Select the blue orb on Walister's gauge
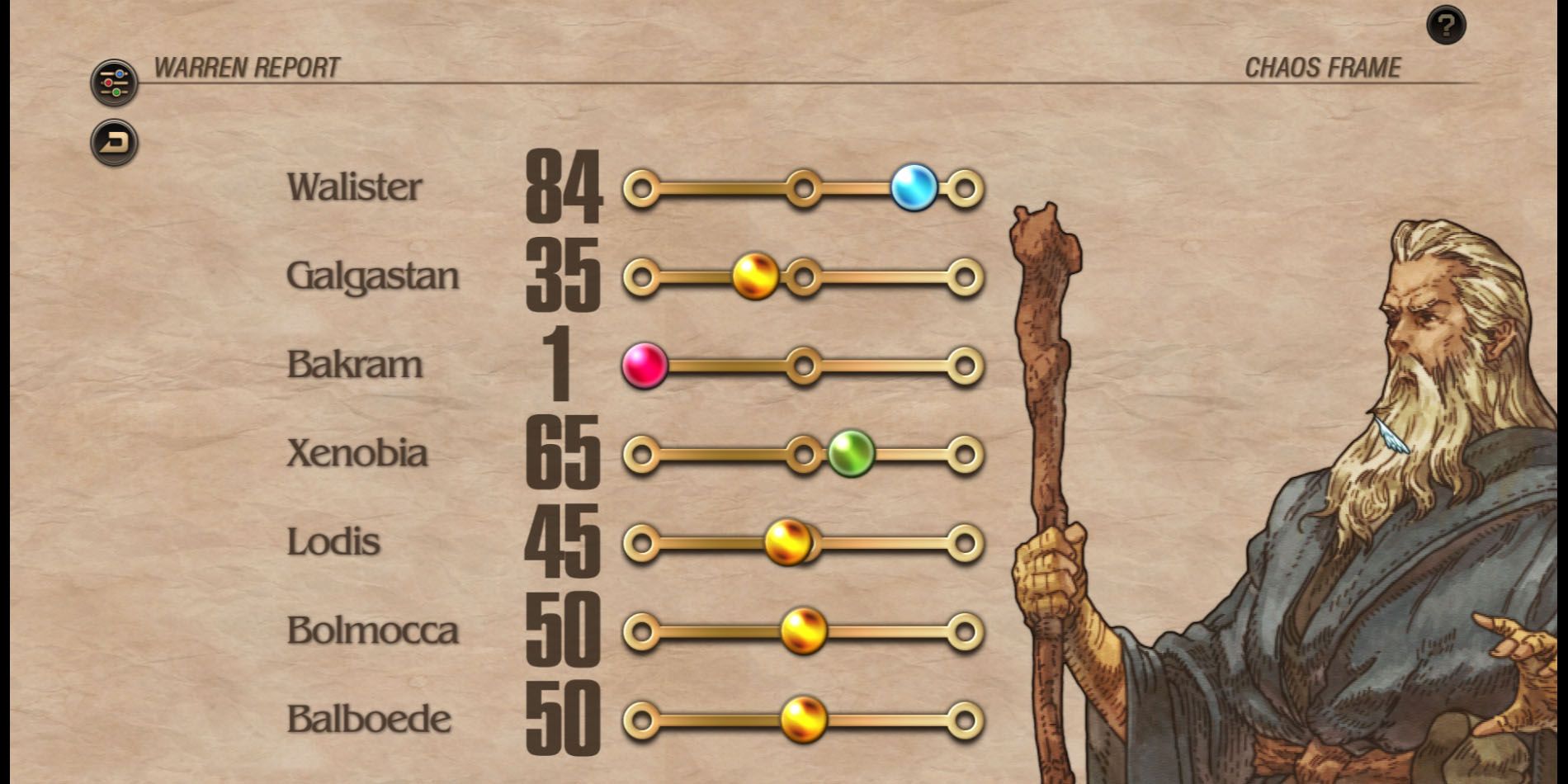The image size is (1568, 784). 915,187
